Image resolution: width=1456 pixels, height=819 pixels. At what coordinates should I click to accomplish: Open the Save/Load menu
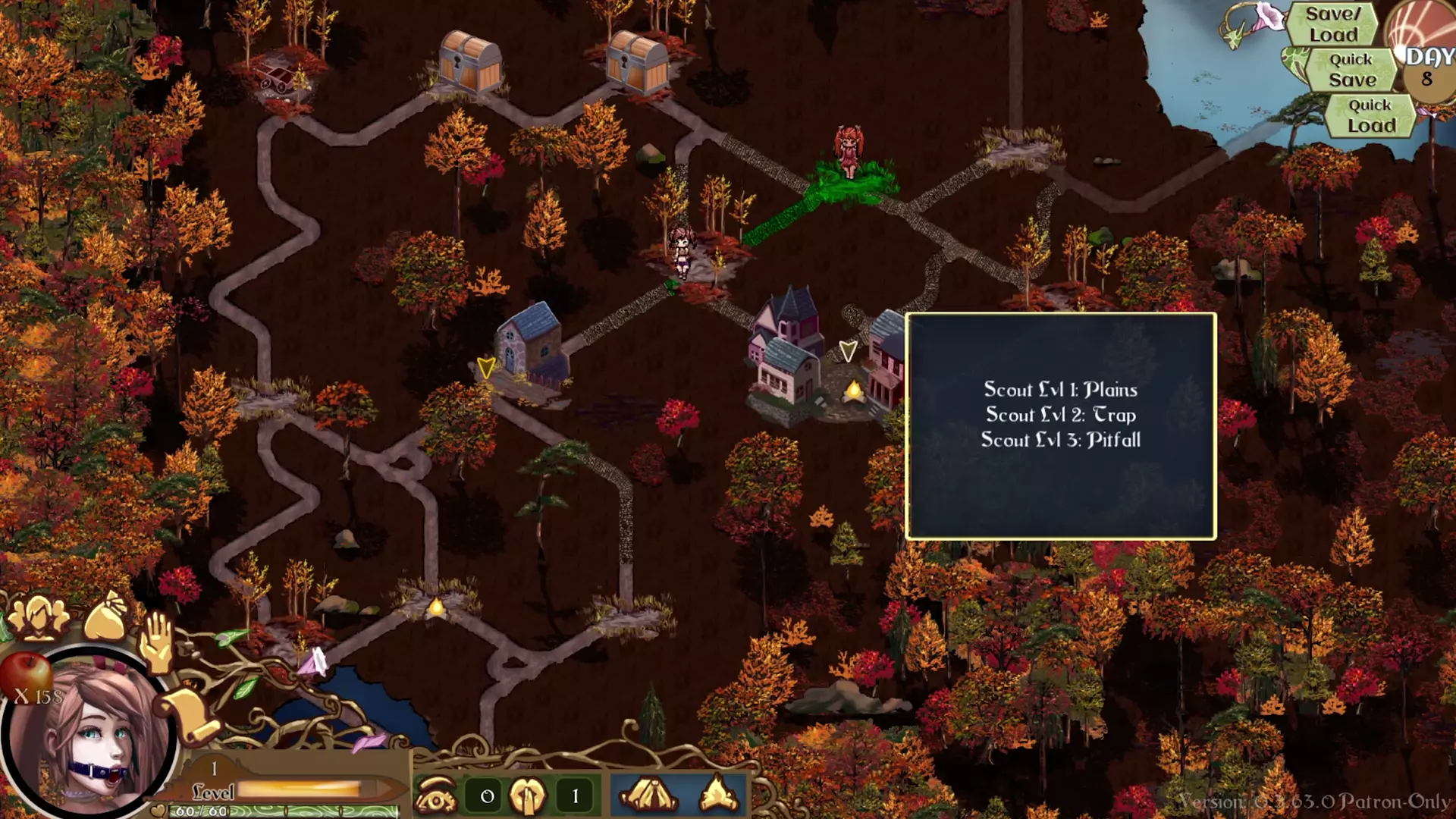(1332, 24)
